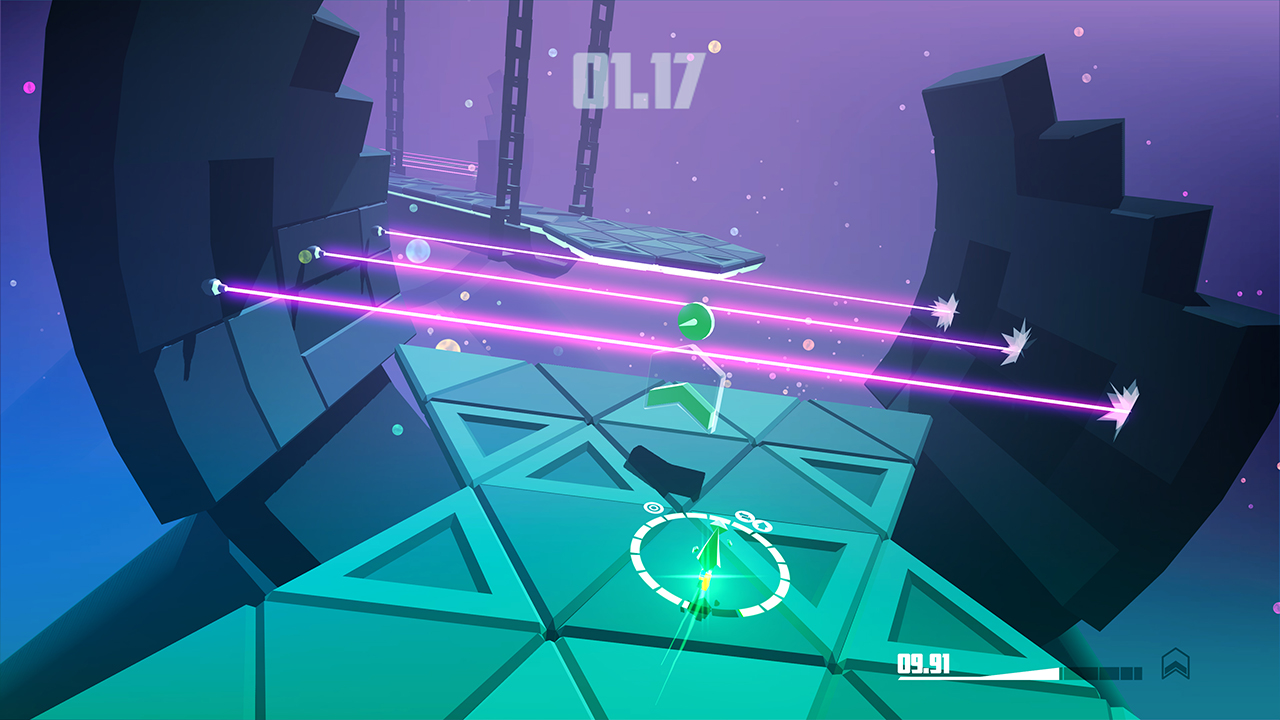Viewport: 1280px width, 720px height.
Task: Click the circular loop-arrows icon beside the ring
Action: pyautogui.click(x=744, y=516)
